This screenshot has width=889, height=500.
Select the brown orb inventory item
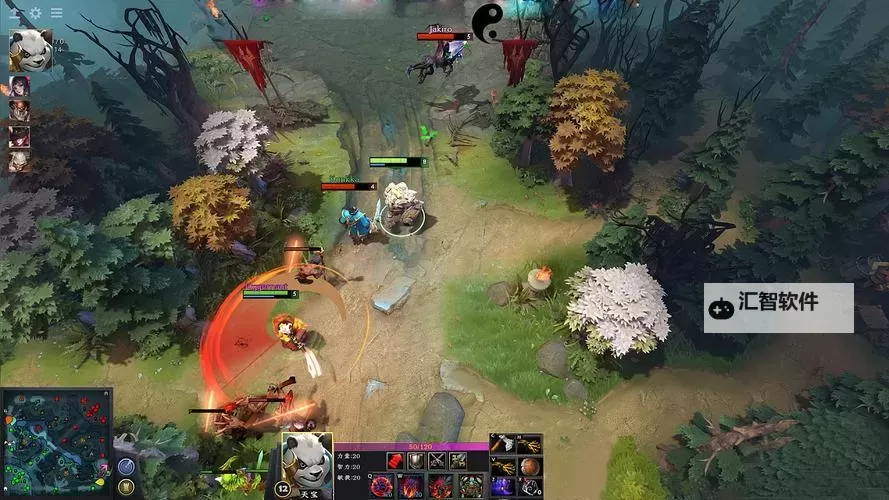(530, 466)
